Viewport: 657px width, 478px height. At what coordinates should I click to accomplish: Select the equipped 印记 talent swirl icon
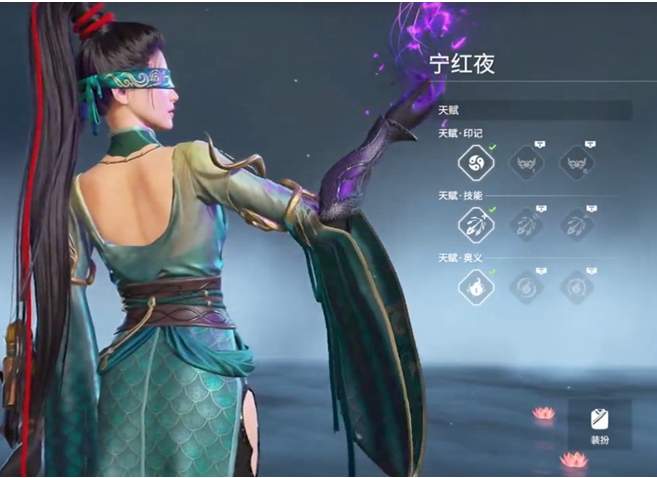(474, 162)
